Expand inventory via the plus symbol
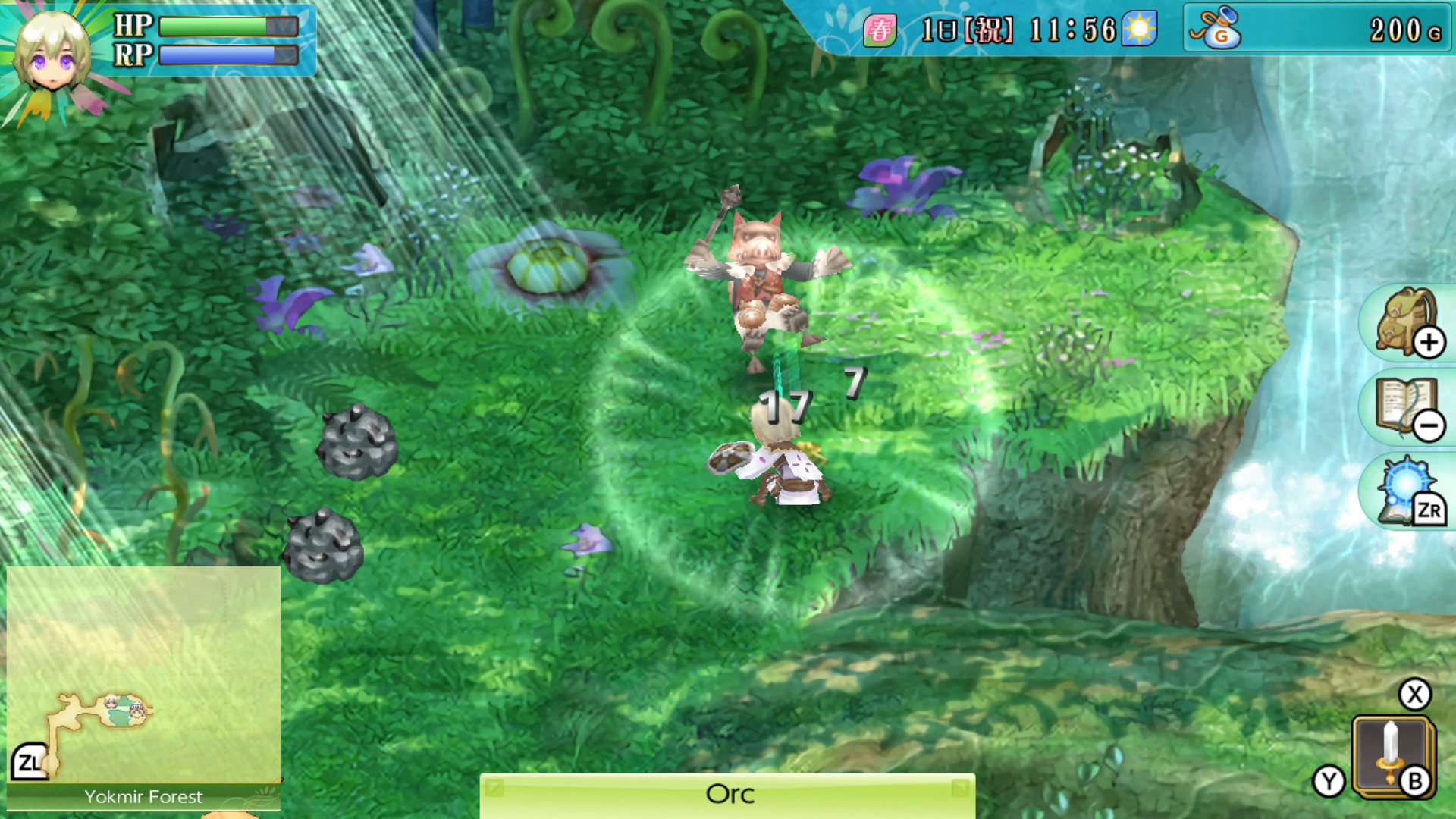 [1430, 341]
